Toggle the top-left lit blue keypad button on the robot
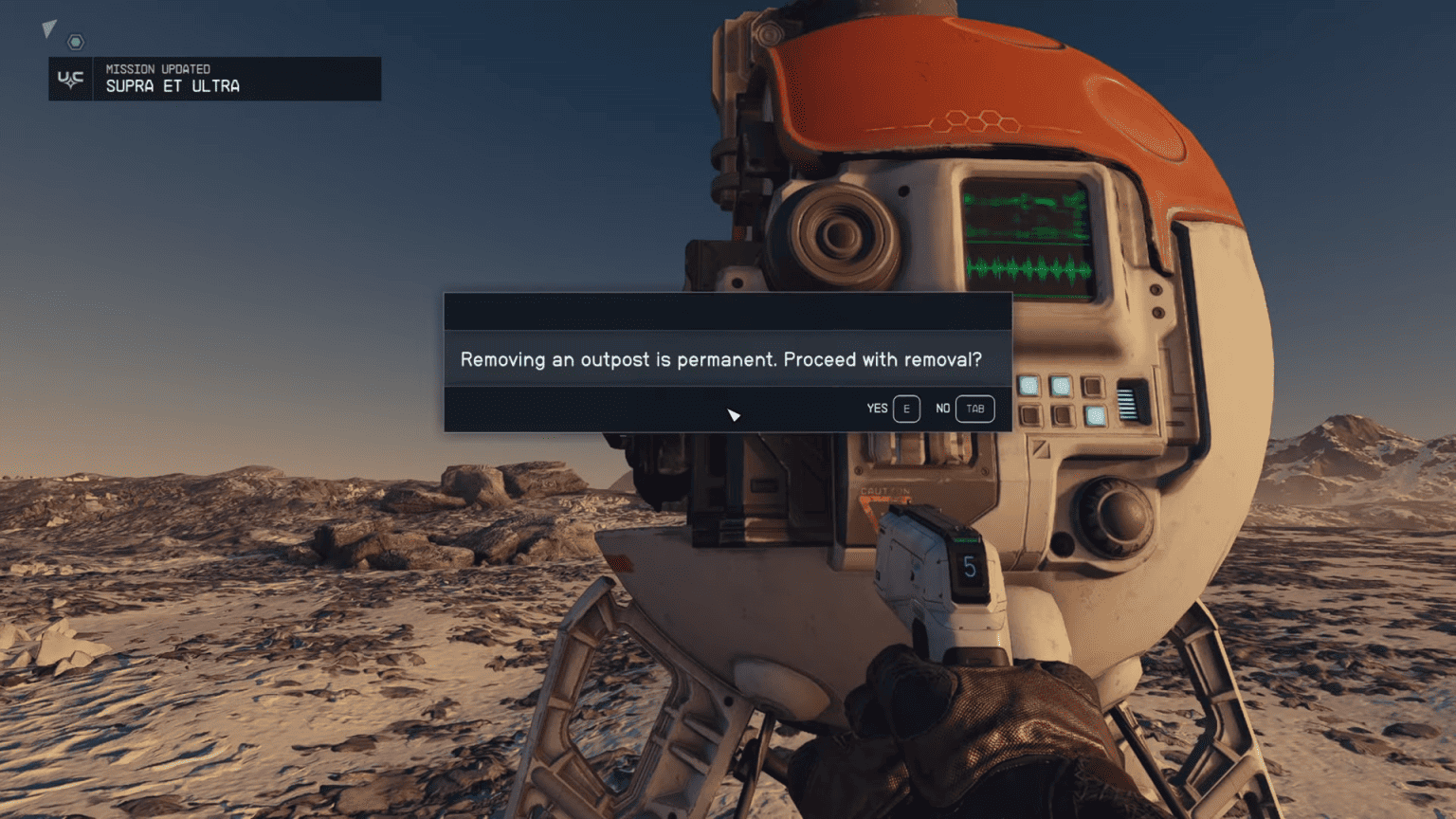 click(x=1028, y=386)
